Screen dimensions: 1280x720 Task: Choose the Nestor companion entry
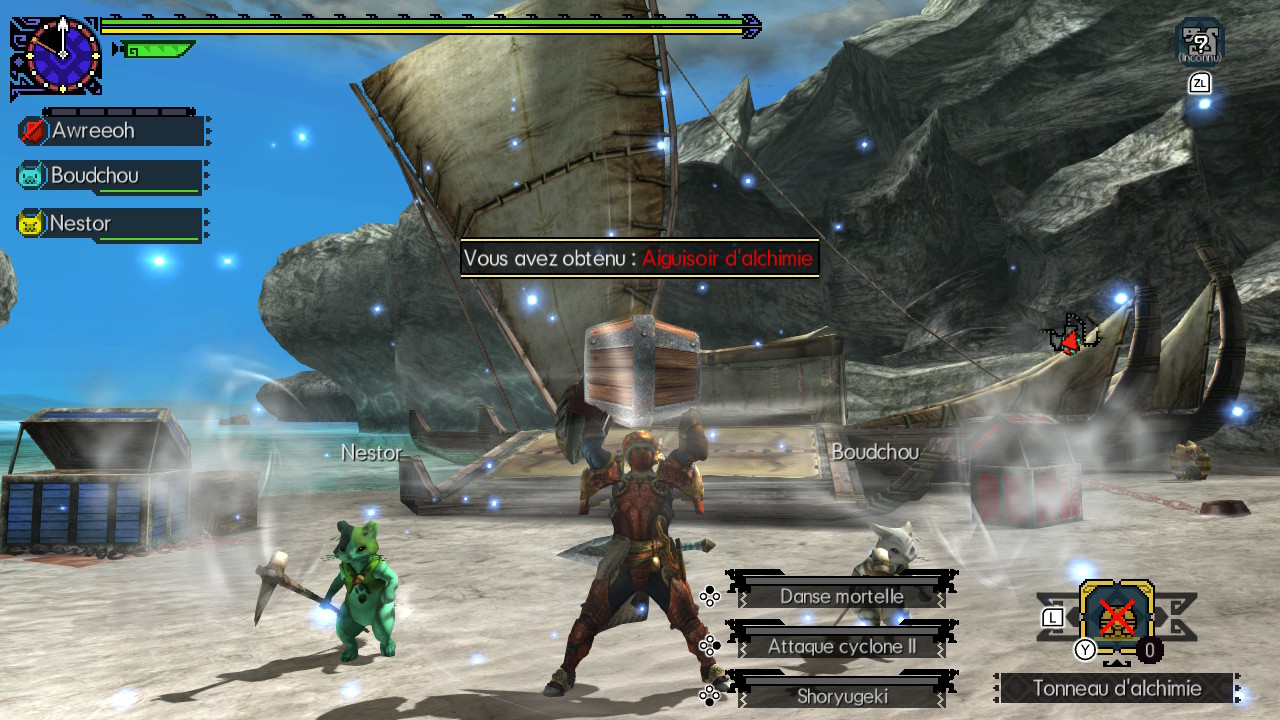coord(110,224)
